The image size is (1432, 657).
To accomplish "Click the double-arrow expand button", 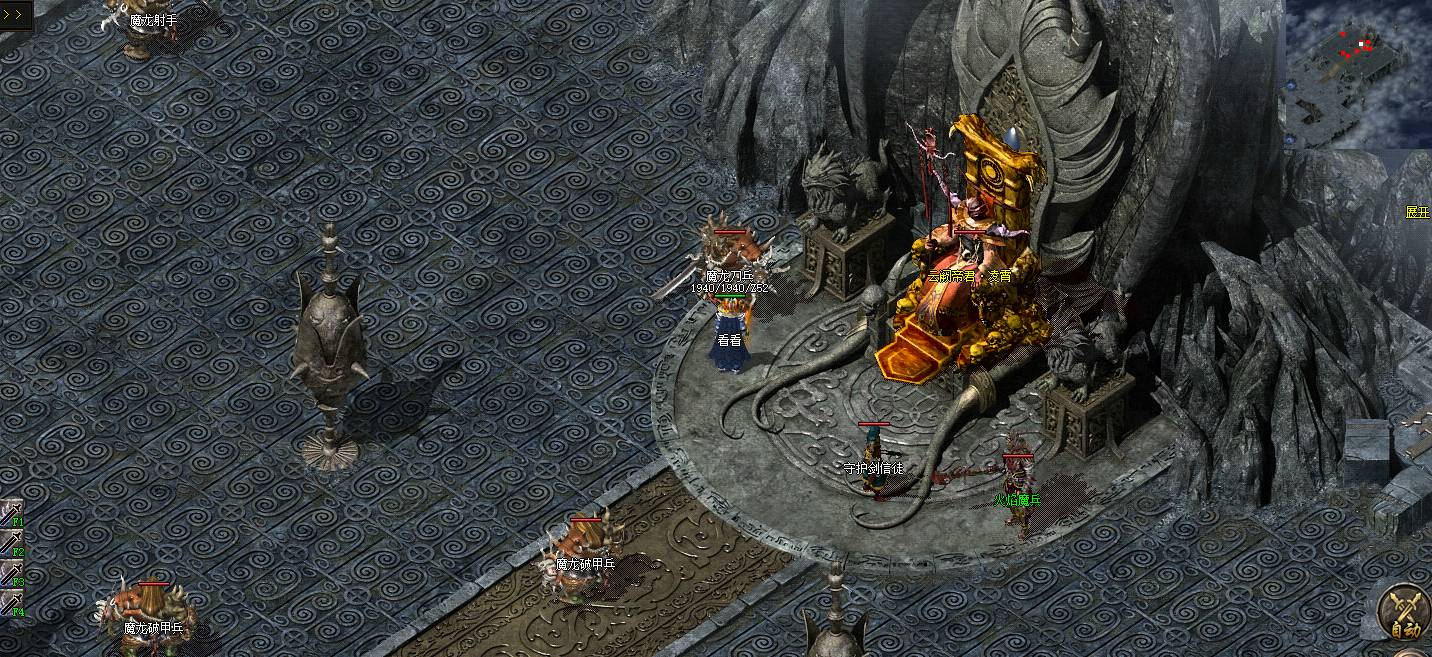I will coord(15,15).
